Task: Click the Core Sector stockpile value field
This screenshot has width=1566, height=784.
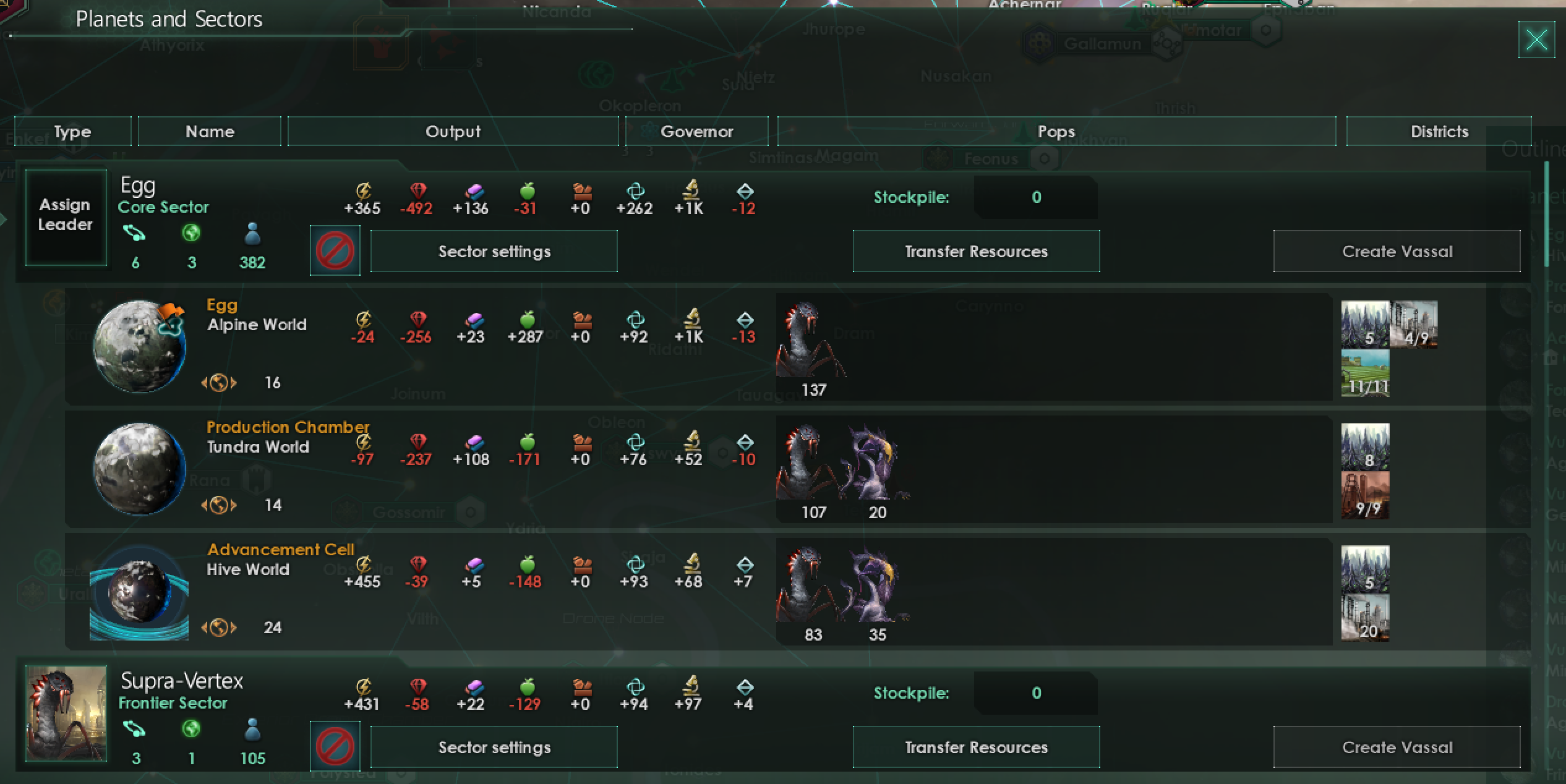Action: pyautogui.click(x=1035, y=197)
